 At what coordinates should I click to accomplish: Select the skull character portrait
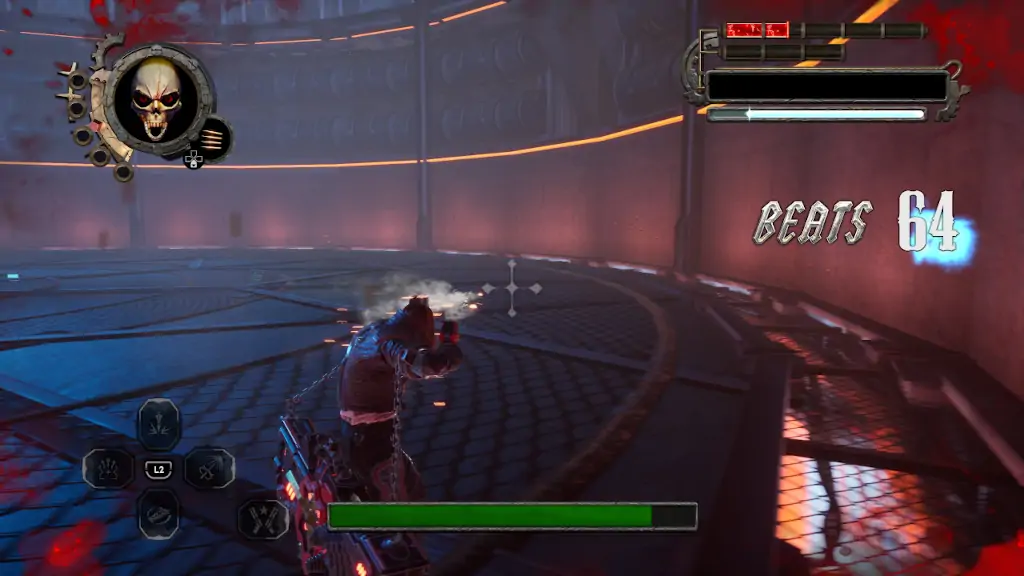157,100
